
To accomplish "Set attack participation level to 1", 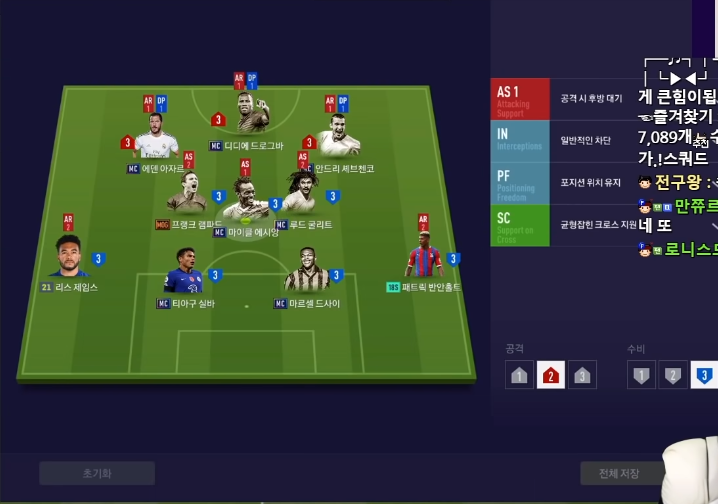I will click(520, 375).
